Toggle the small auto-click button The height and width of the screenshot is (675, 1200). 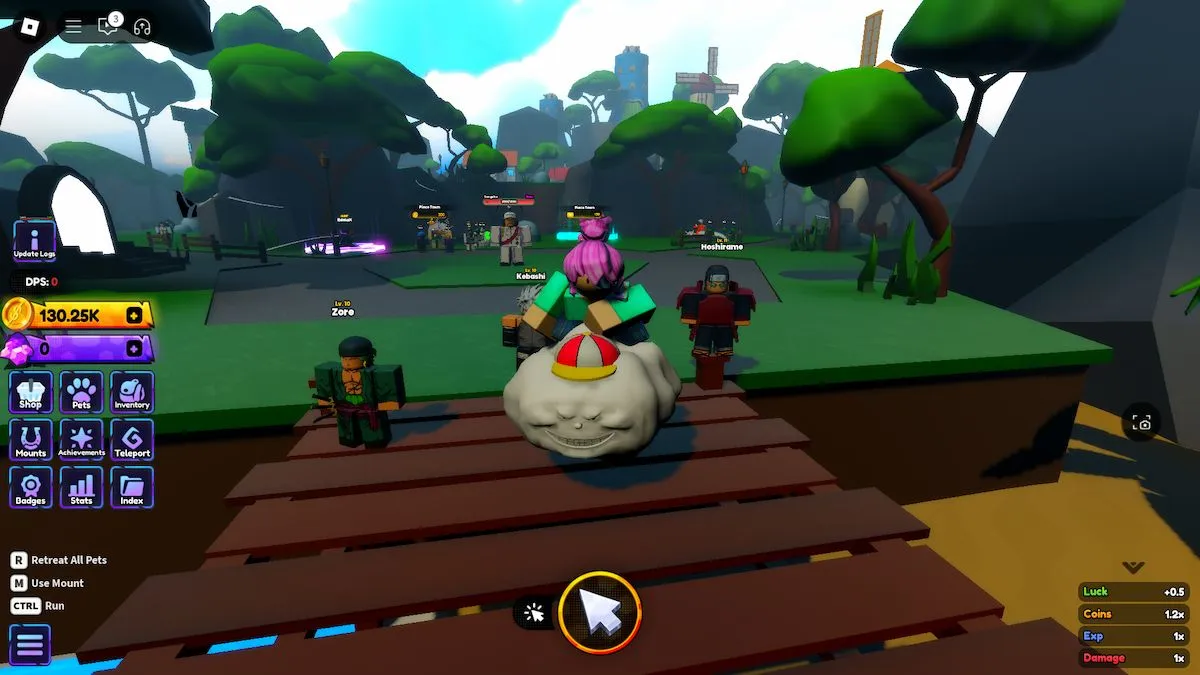click(x=535, y=613)
